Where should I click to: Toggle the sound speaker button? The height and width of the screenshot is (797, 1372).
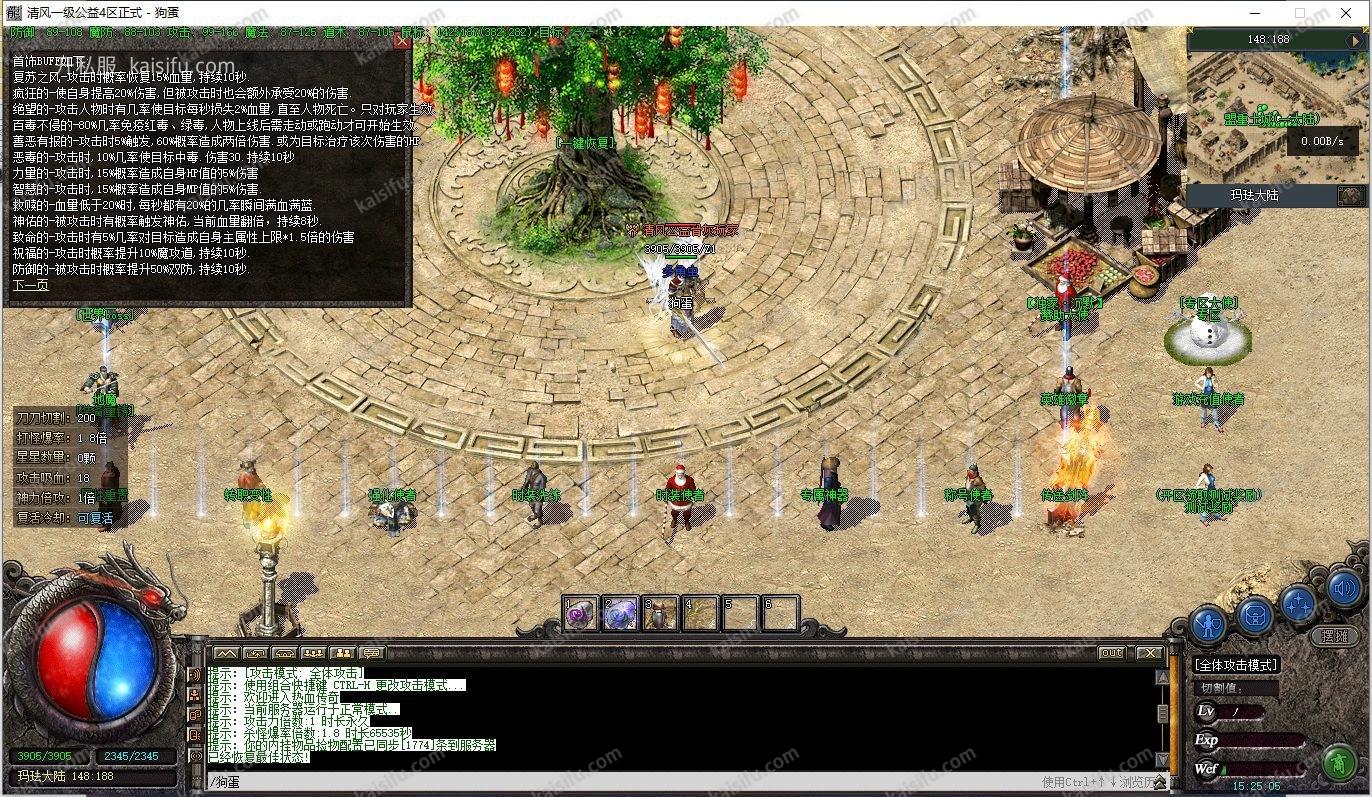(1343, 589)
